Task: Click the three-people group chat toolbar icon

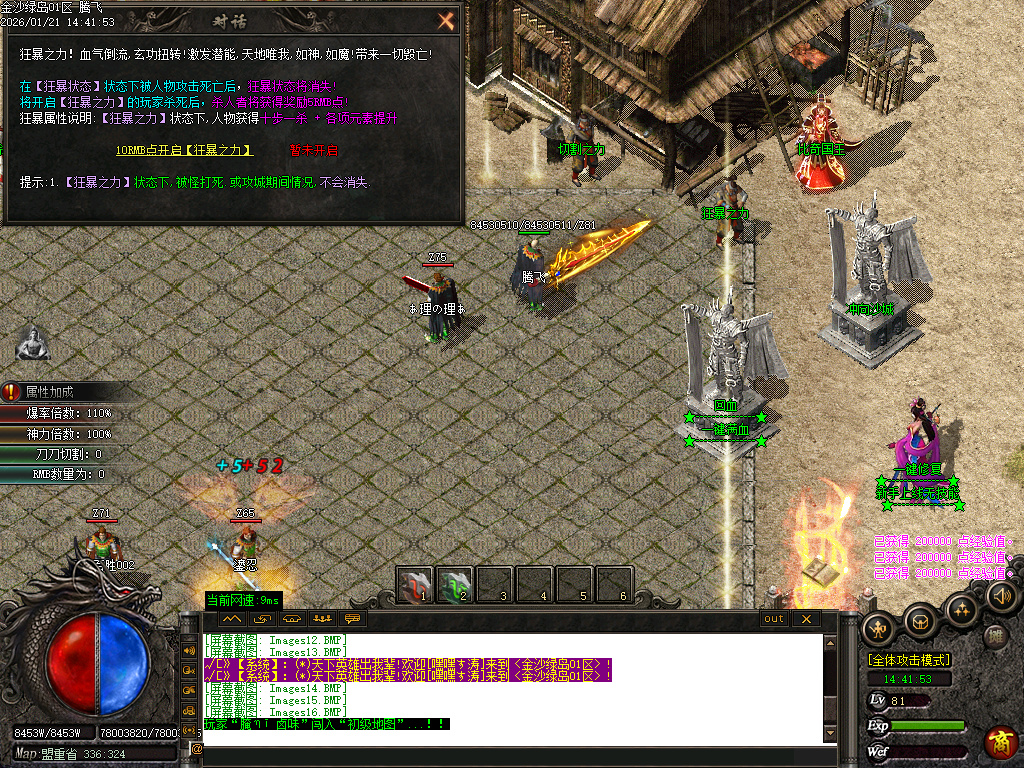Action: (x=321, y=619)
